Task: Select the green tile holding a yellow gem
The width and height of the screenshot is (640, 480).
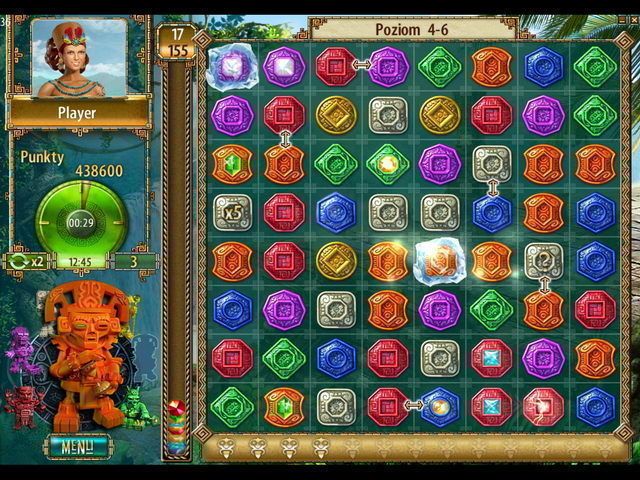Action: coord(387,163)
